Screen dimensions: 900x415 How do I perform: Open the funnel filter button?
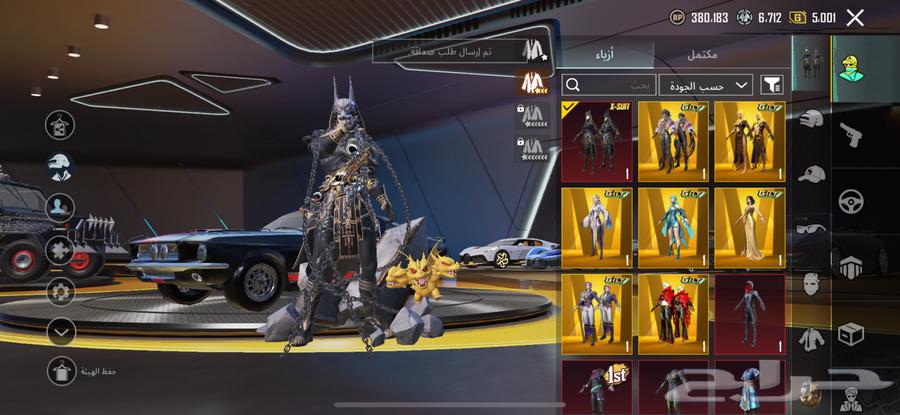(772, 85)
